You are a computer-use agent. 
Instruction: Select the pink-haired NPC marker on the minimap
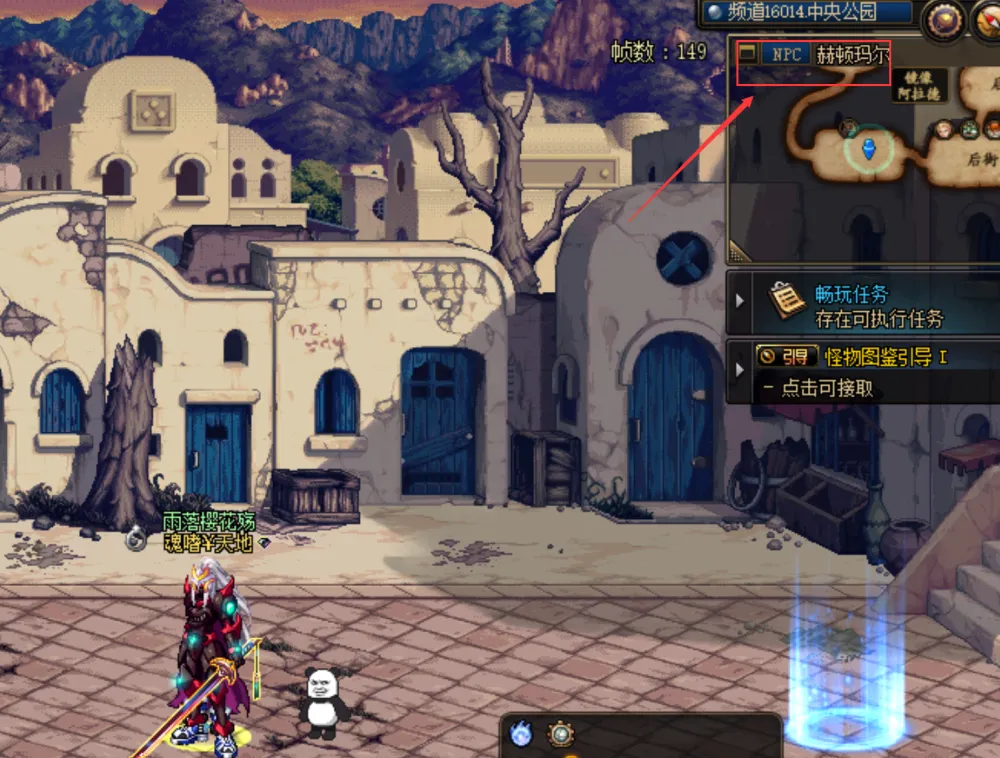click(x=943, y=129)
